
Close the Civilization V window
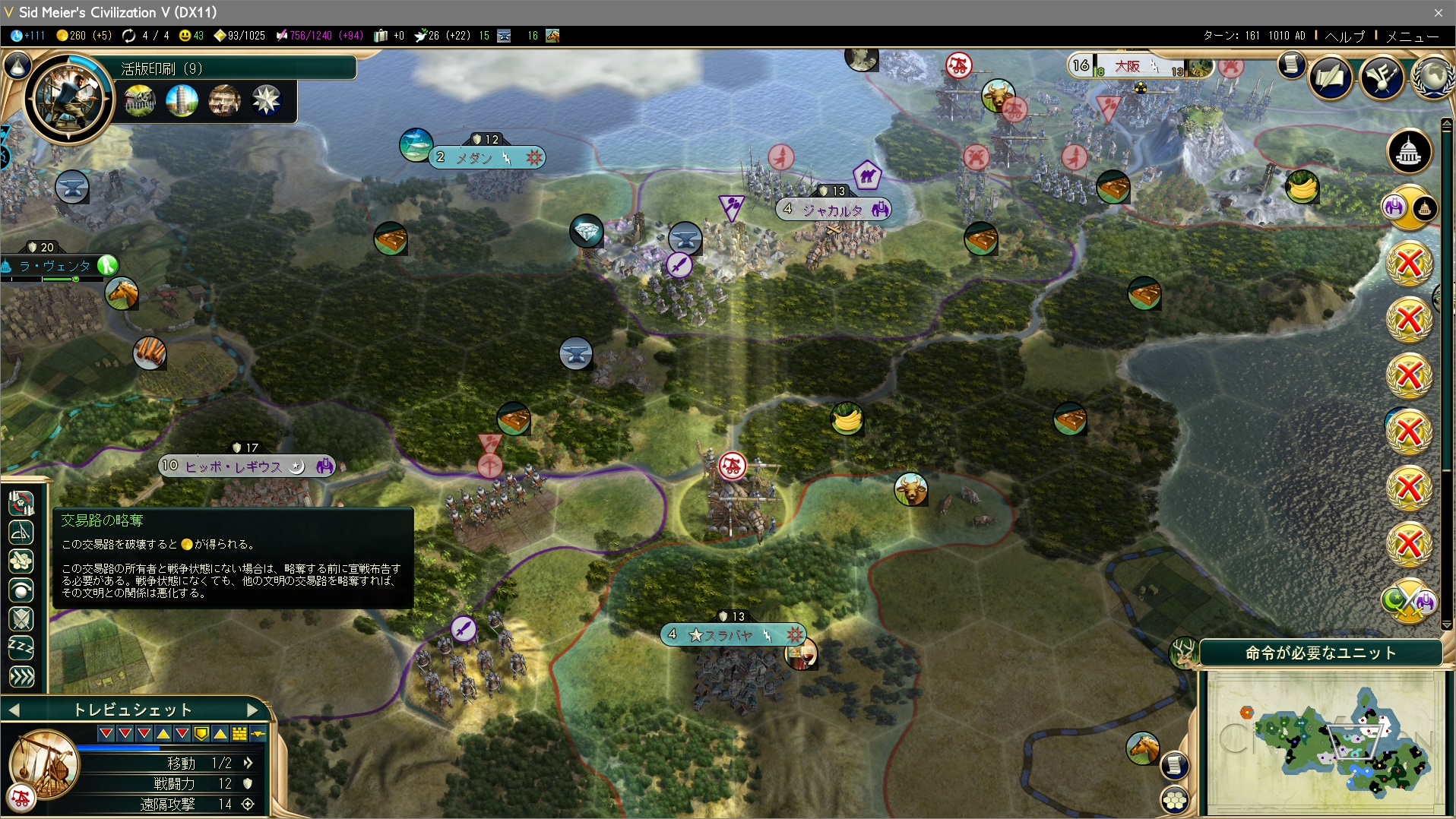coord(1438,13)
